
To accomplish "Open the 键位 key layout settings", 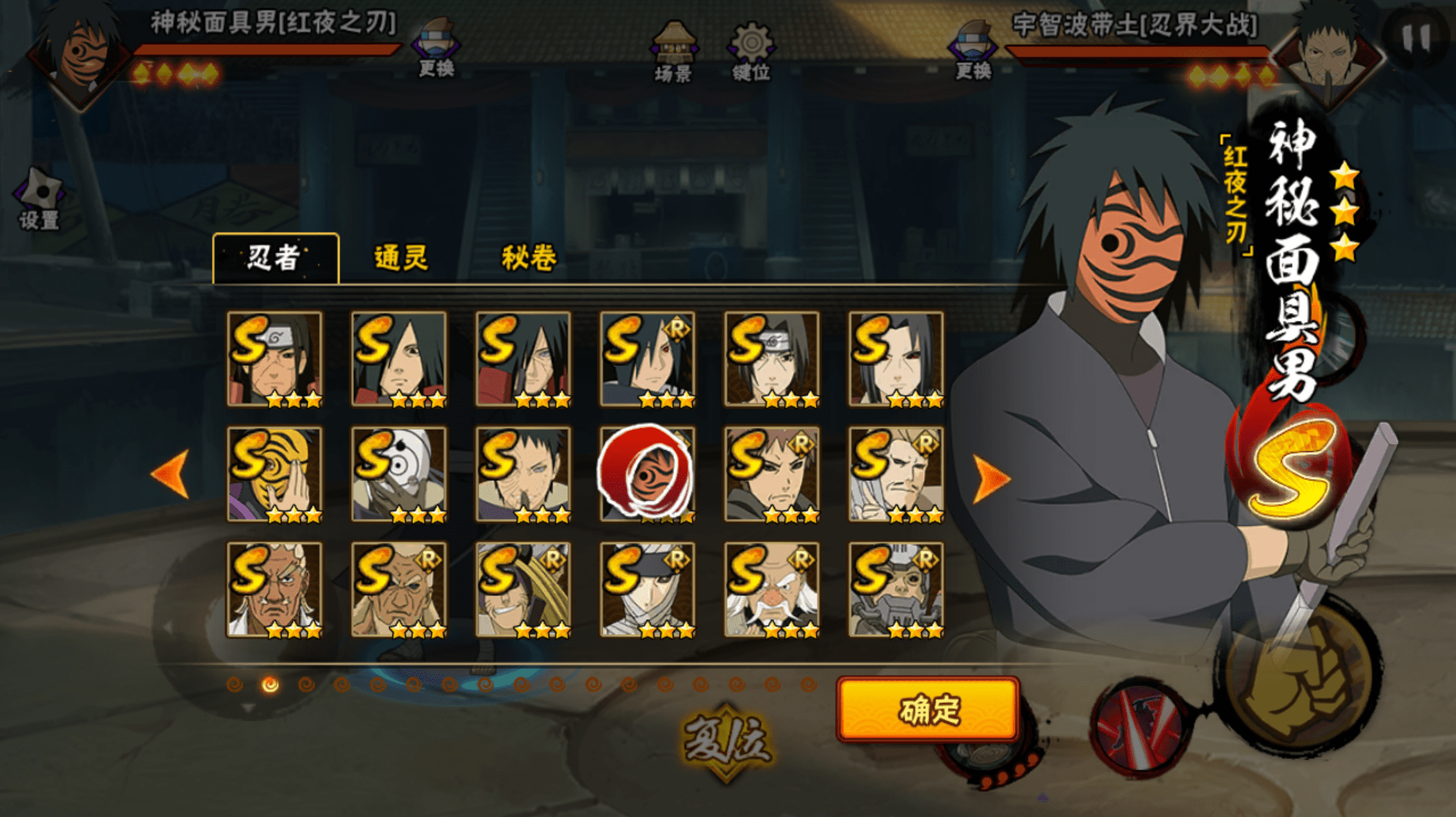I will coord(751,52).
